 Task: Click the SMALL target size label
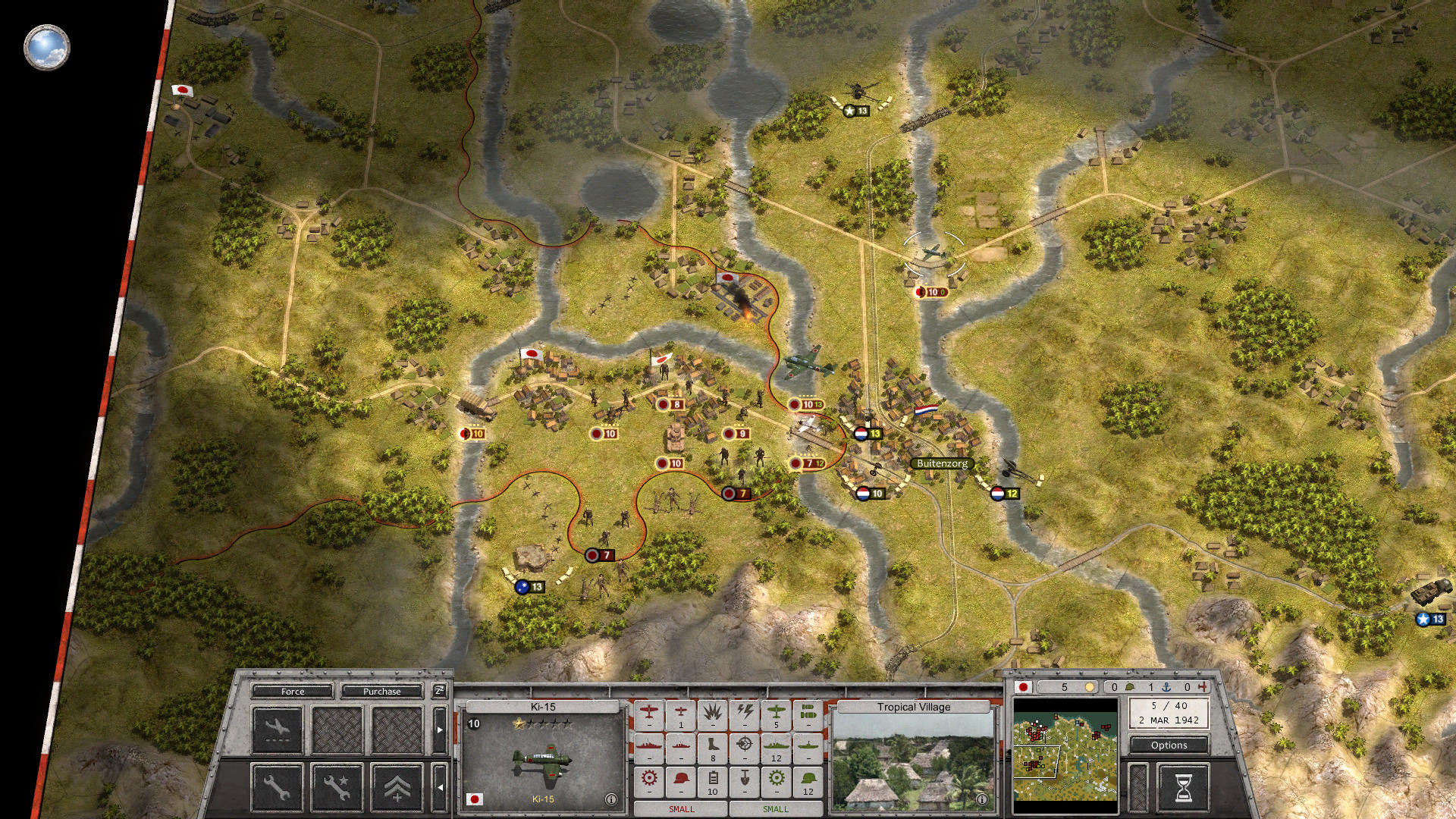pos(680,809)
